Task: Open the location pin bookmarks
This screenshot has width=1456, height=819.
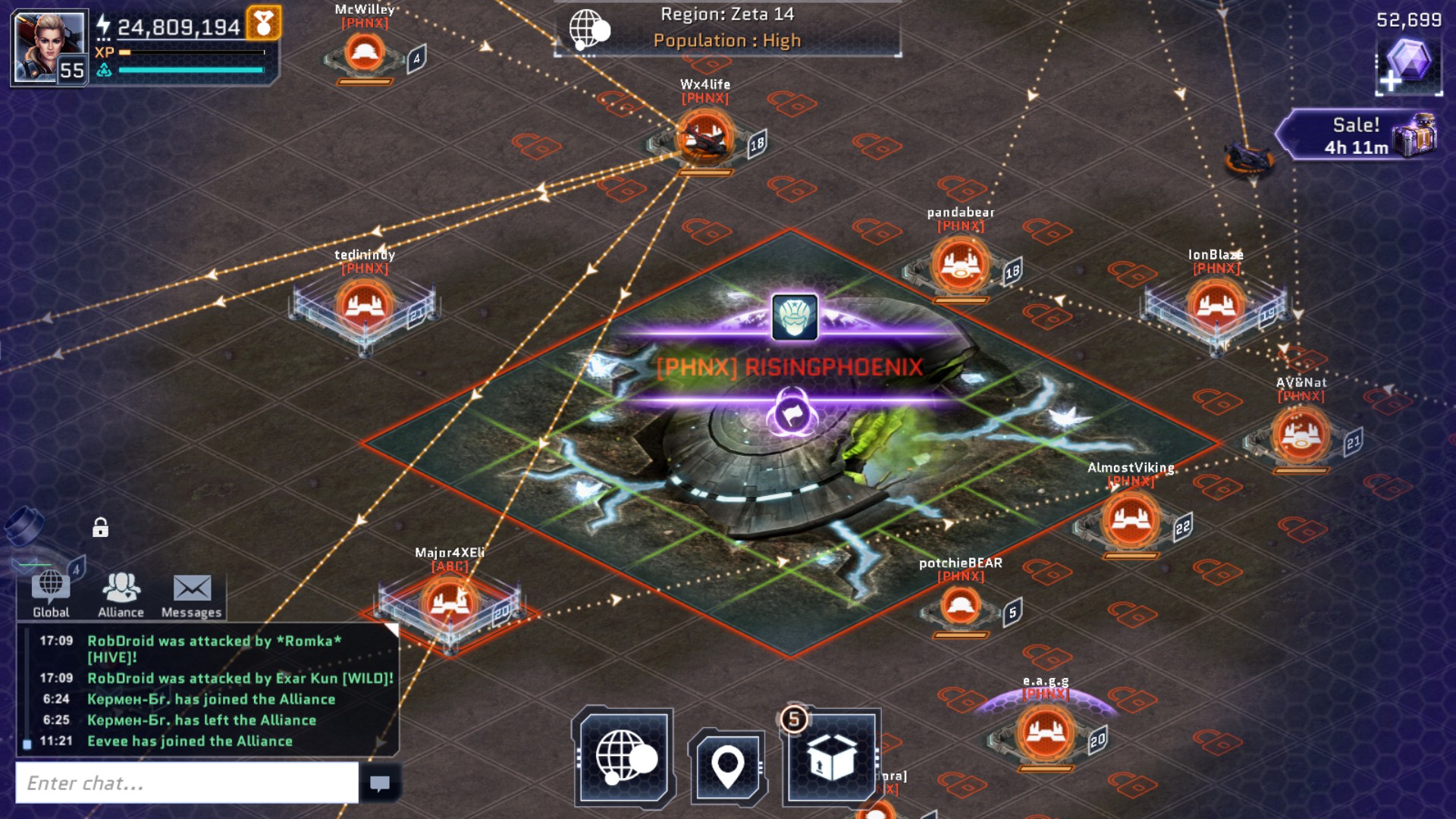Action: click(x=728, y=766)
